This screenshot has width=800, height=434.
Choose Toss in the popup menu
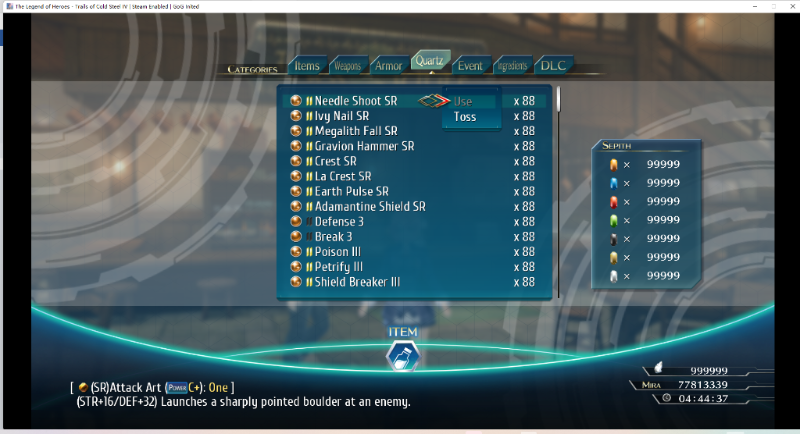[465, 117]
